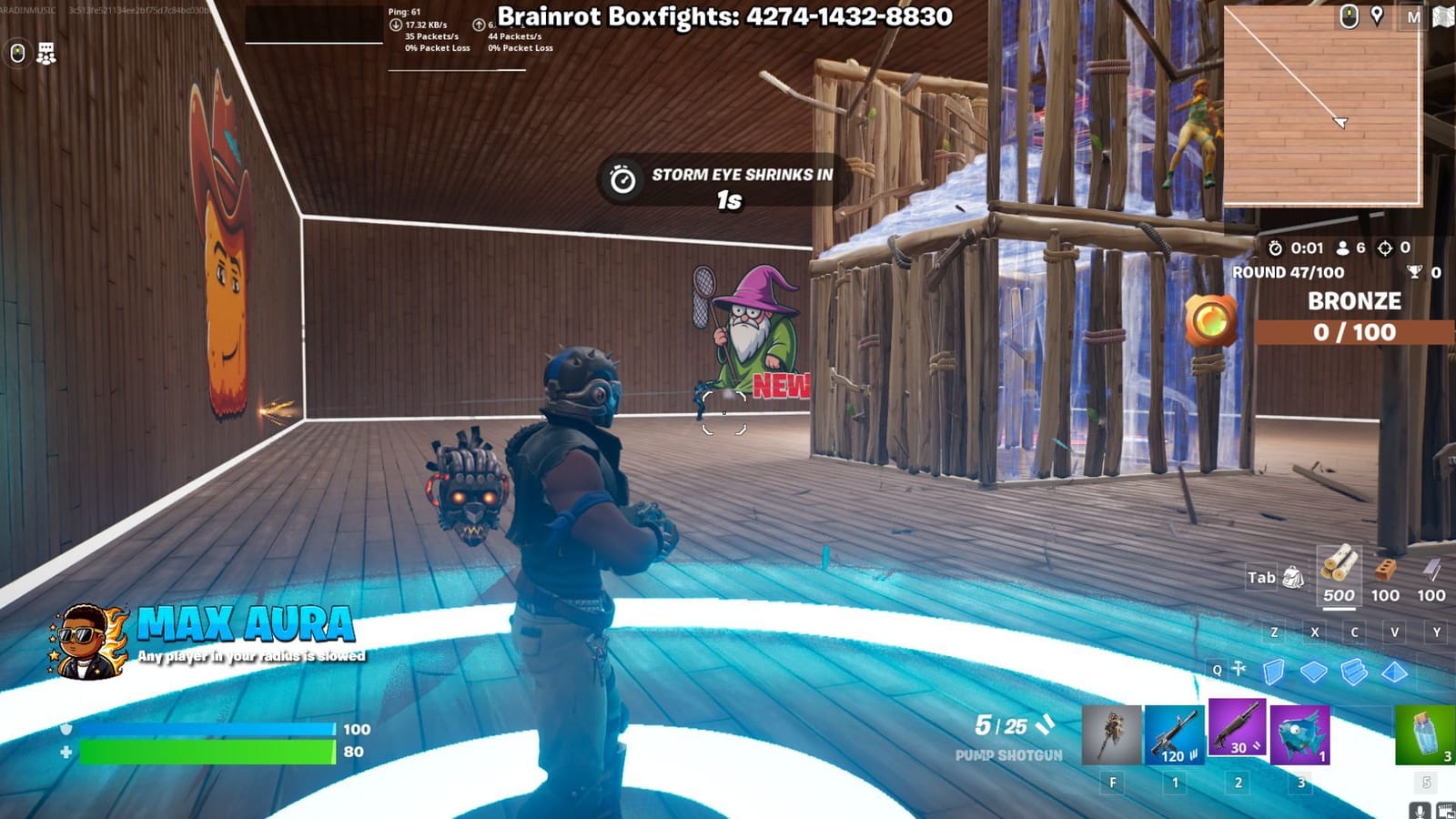Viewport: 1456px width, 819px height.
Task: Toggle the mouse input indicator above minimap
Action: pyautogui.click(x=1349, y=15)
